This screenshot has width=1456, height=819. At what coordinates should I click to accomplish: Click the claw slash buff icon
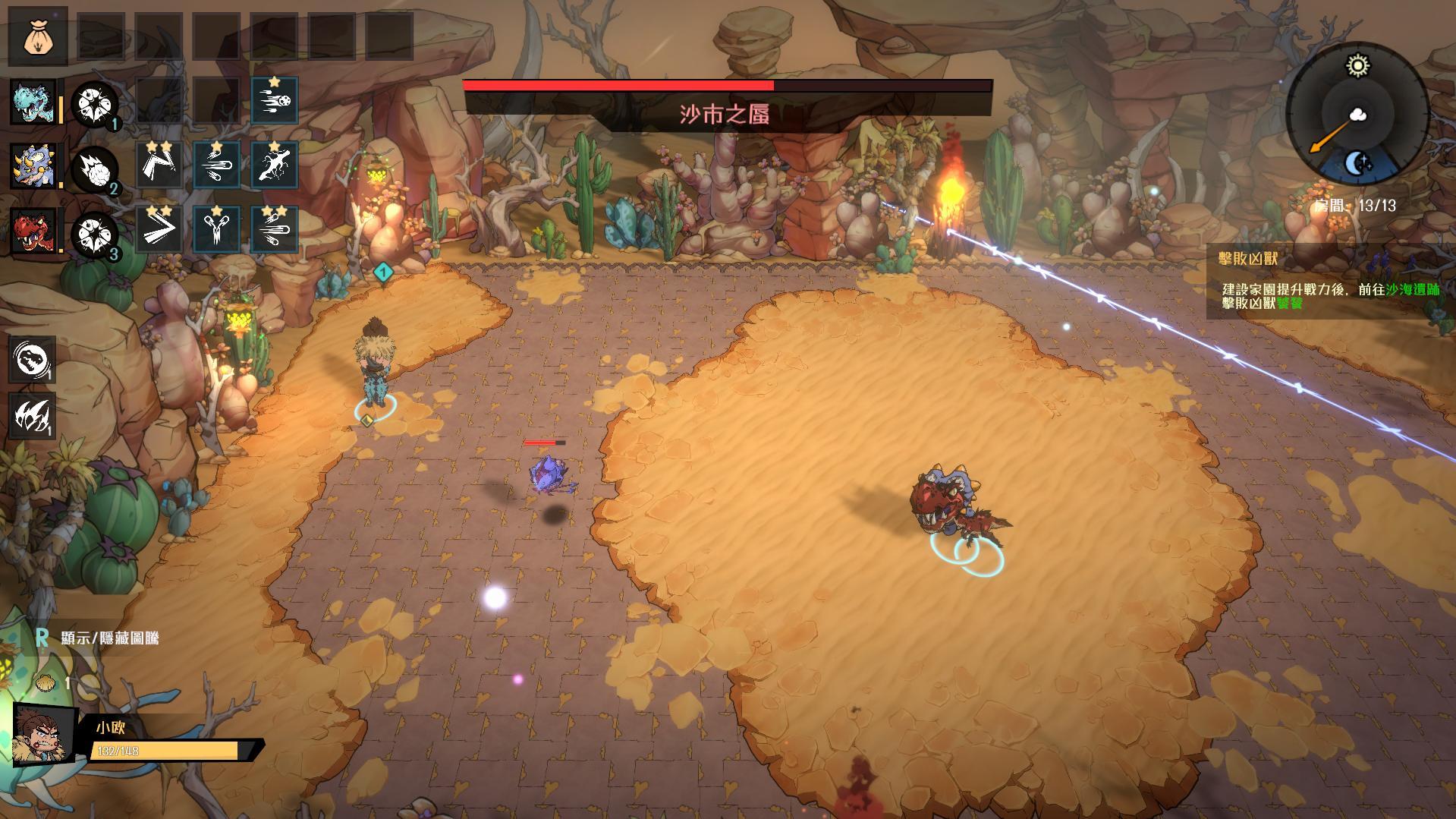32,415
